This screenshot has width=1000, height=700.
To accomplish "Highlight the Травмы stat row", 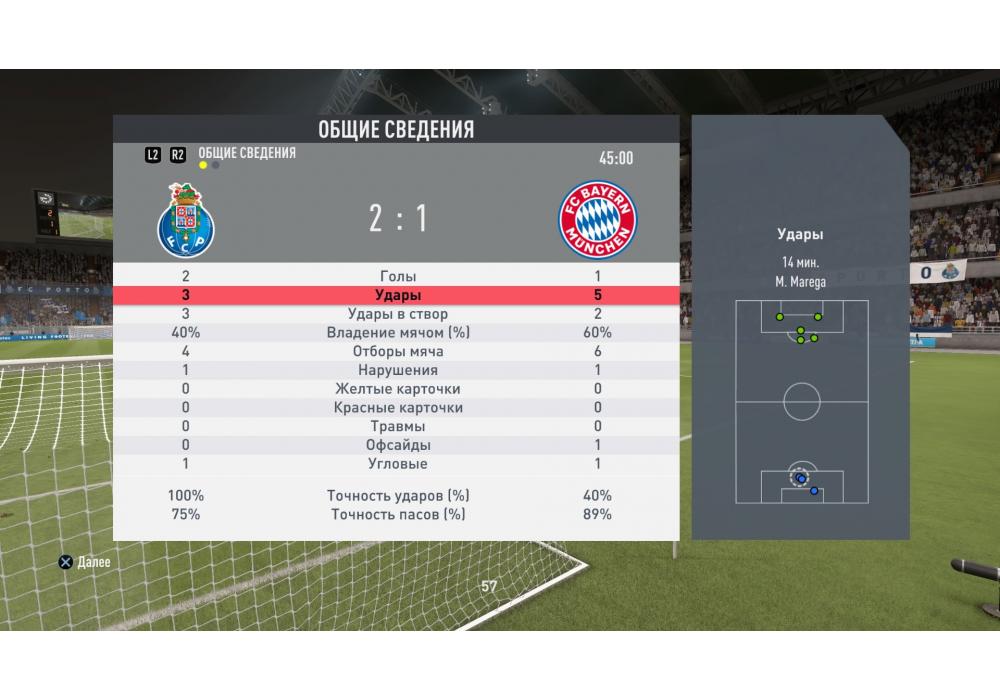I will [x=397, y=426].
